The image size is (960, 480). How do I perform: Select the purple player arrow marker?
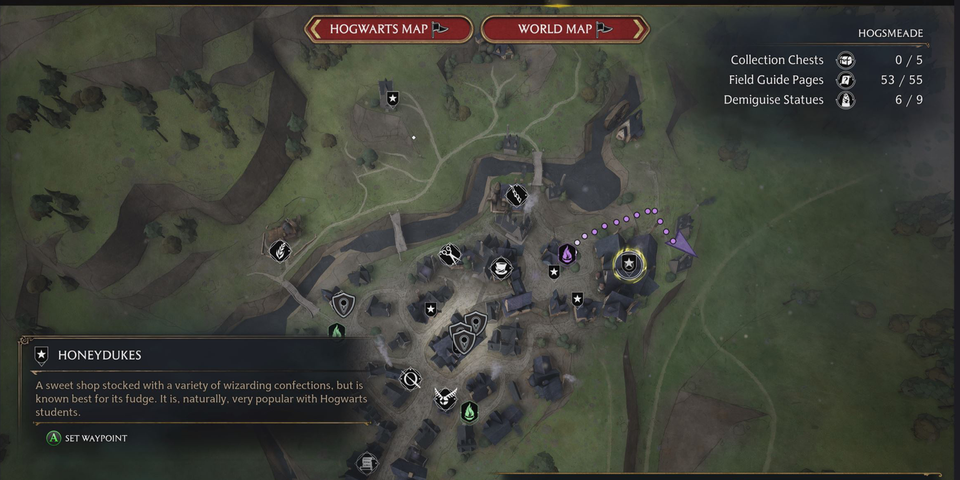point(684,243)
